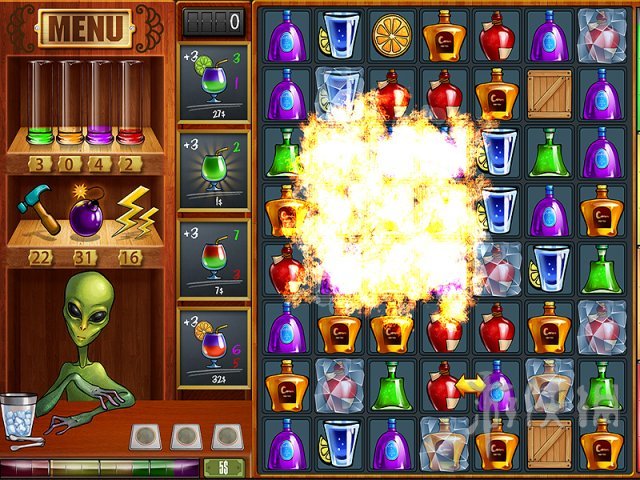Select the green cocktail order priced 1$
This screenshot has width=640, height=480.
213,170
